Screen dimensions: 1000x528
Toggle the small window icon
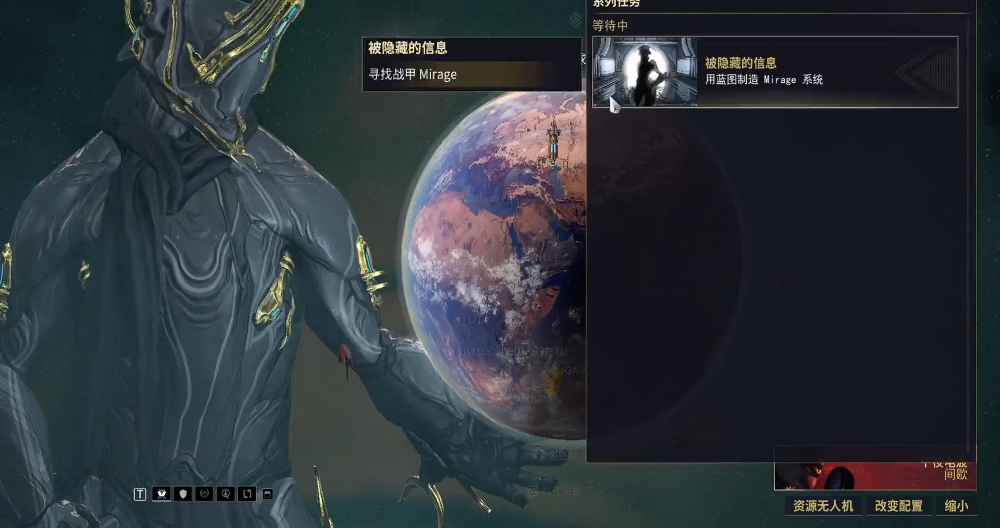(x=267, y=494)
